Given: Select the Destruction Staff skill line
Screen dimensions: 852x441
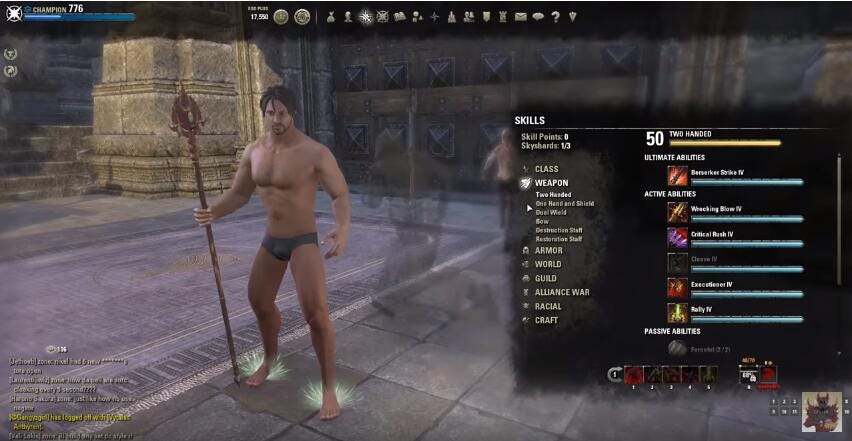Looking at the screenshot, I should (558, 230).
